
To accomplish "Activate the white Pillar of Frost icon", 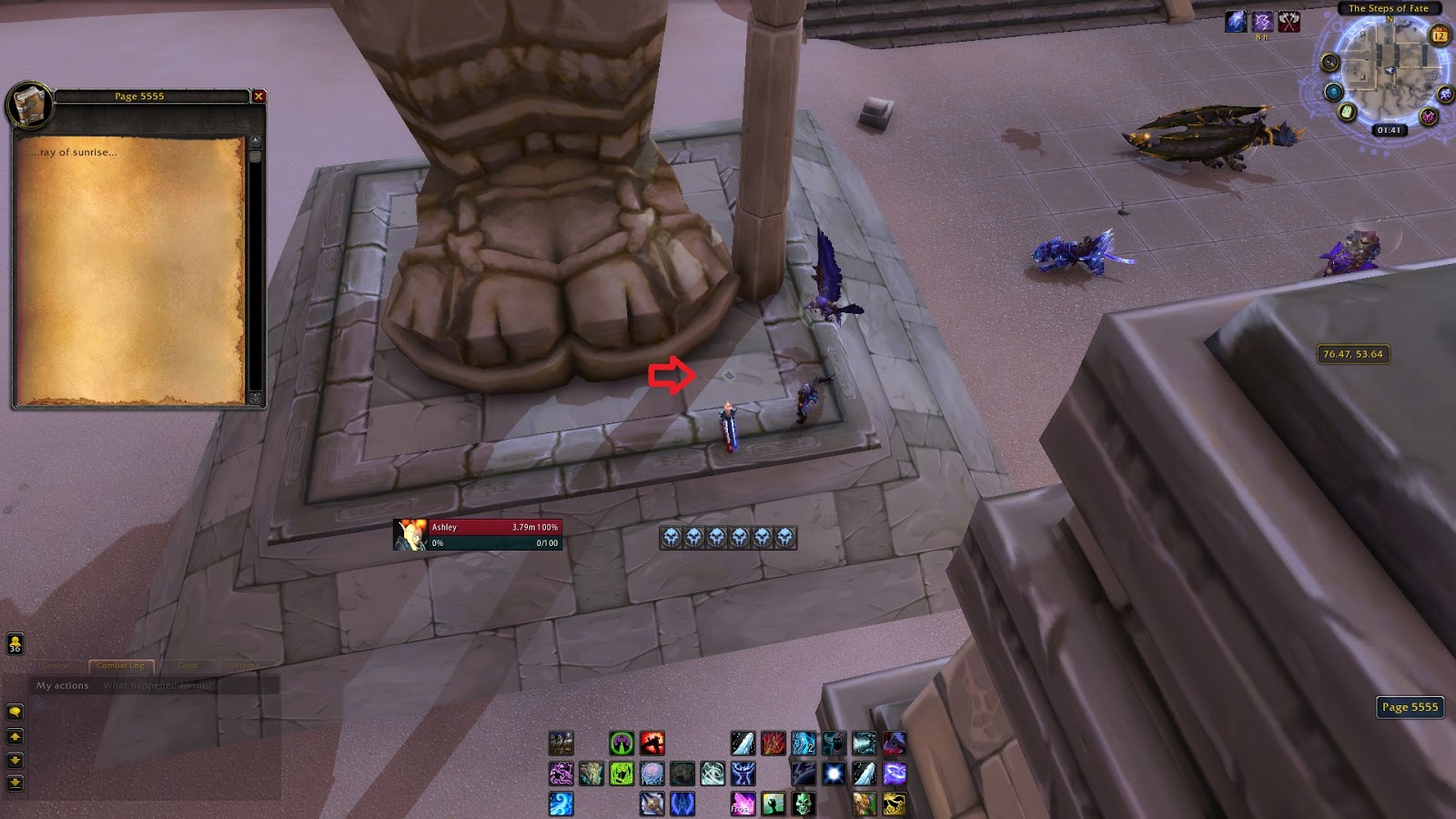I will (x=833, y=774).
